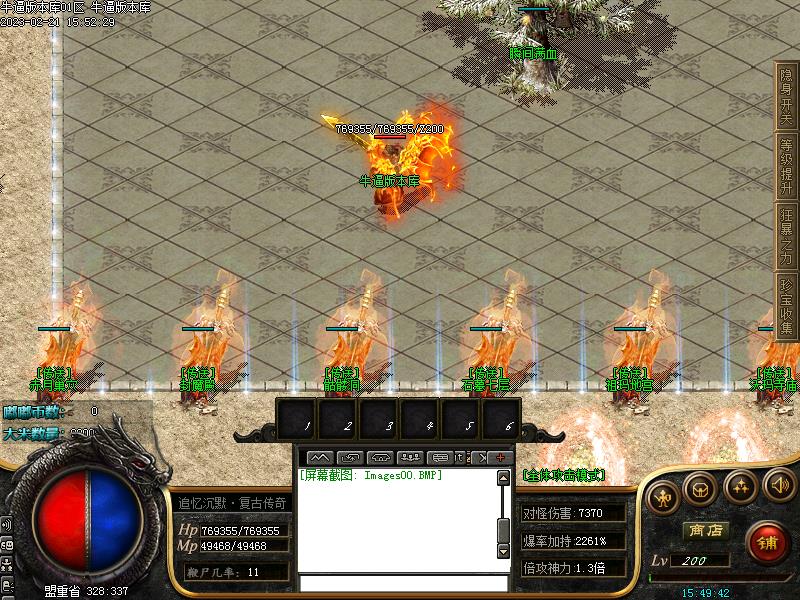Click the red plus chat toolbar button

[x=500, y=458]
